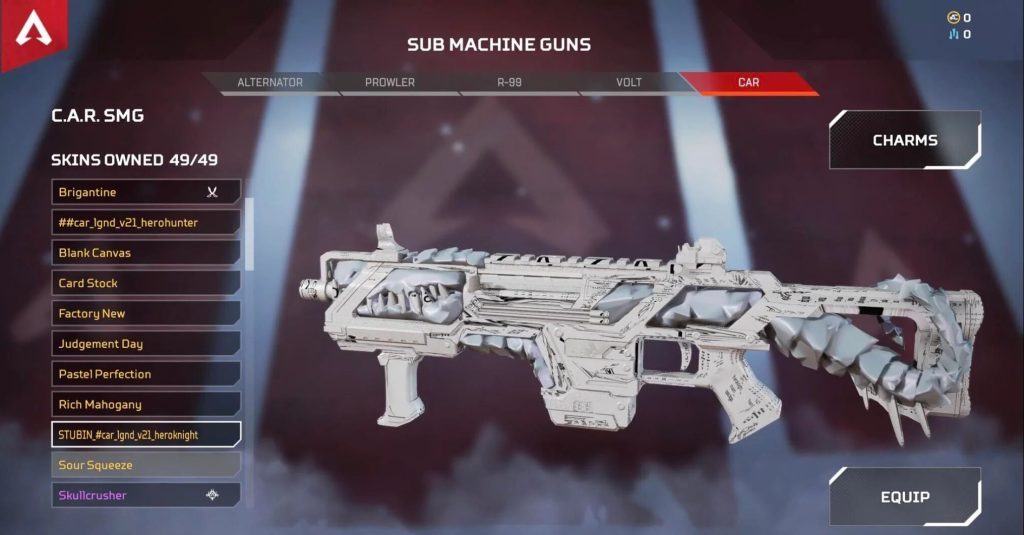Image resolution: width=1024 pixels, height=535 pixels.
Task: Open the Charms menu
Action: pyautogui.click(x=904, y=140)
